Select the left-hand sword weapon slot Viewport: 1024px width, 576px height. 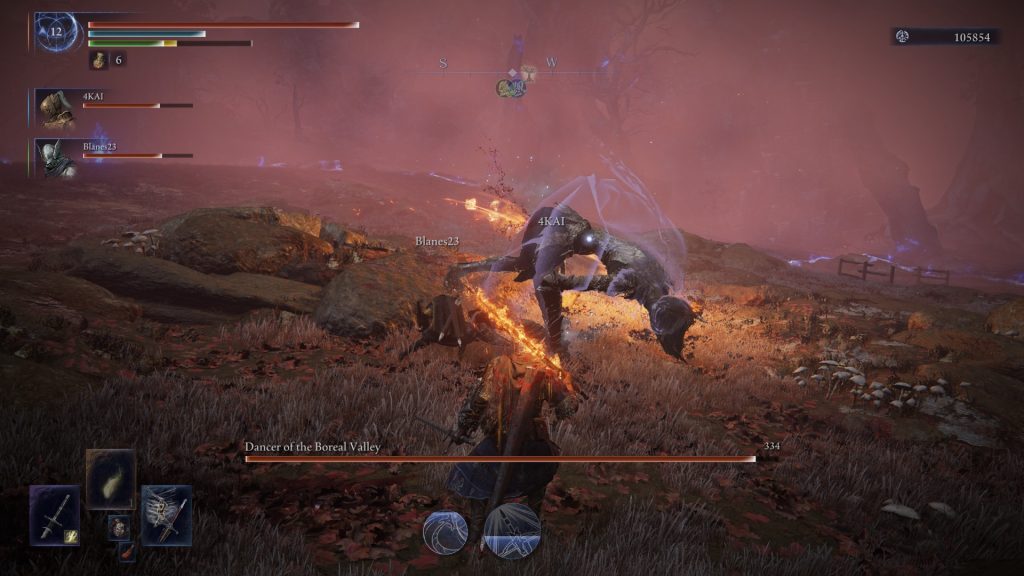click(x=54, y=514)
